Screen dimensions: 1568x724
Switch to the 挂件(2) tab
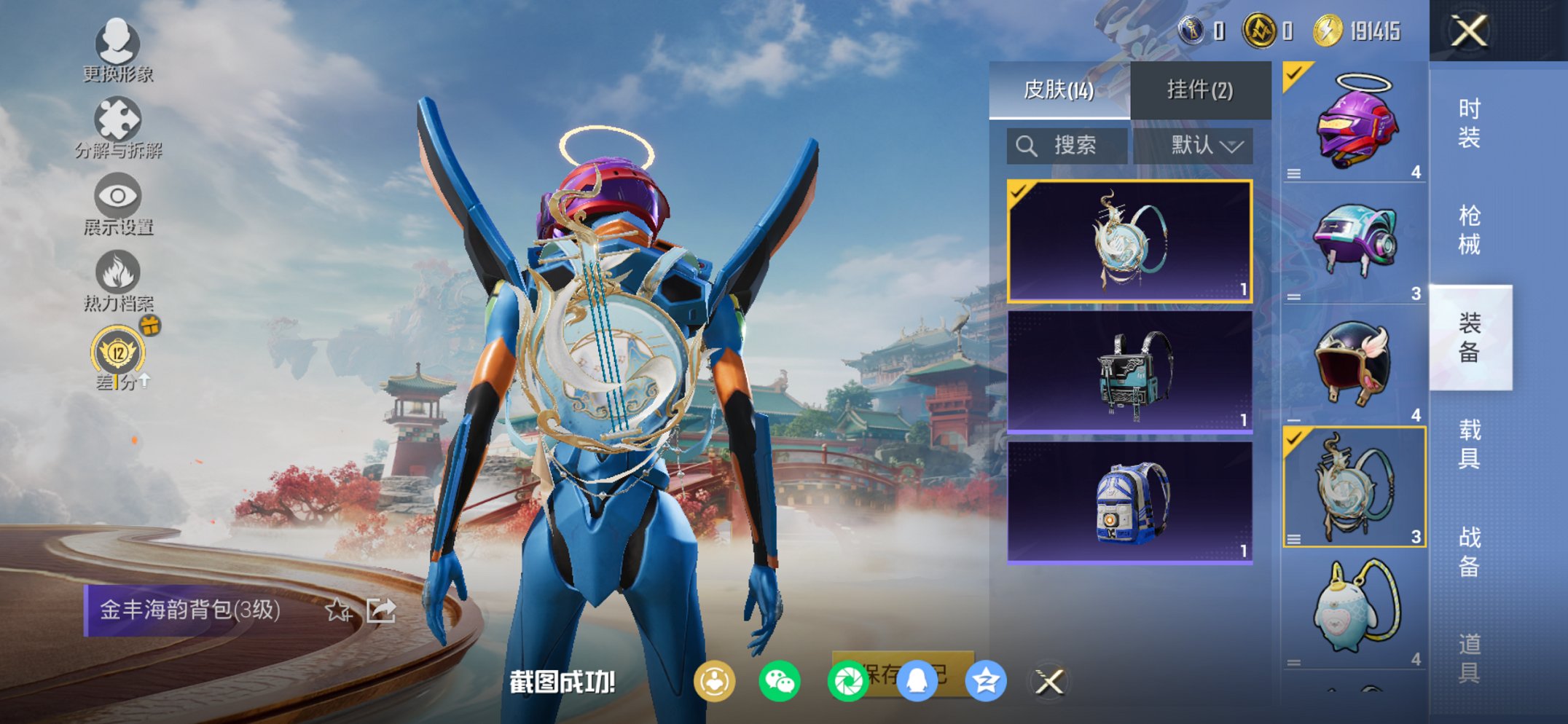tap(1199, 87)
